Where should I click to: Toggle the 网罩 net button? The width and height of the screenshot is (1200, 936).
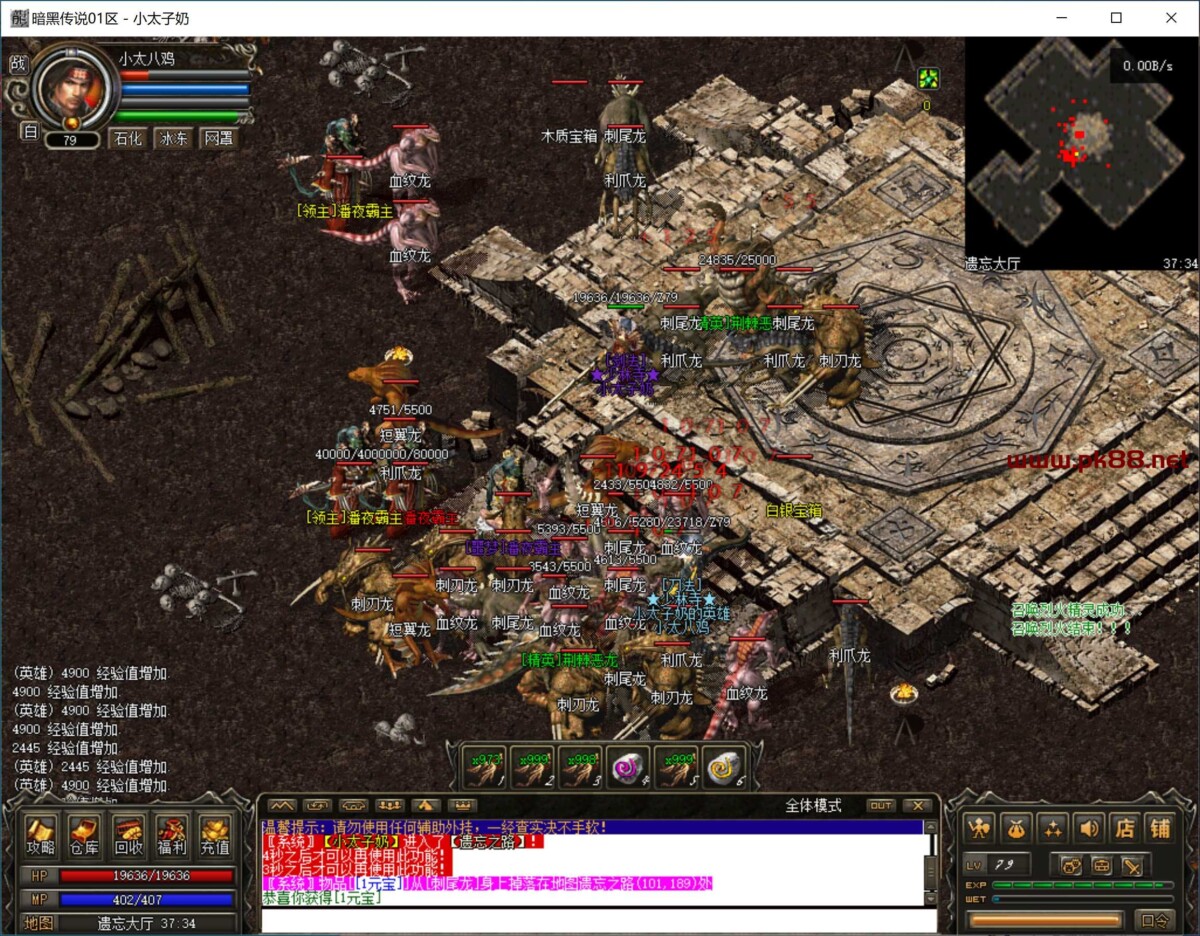219,139
